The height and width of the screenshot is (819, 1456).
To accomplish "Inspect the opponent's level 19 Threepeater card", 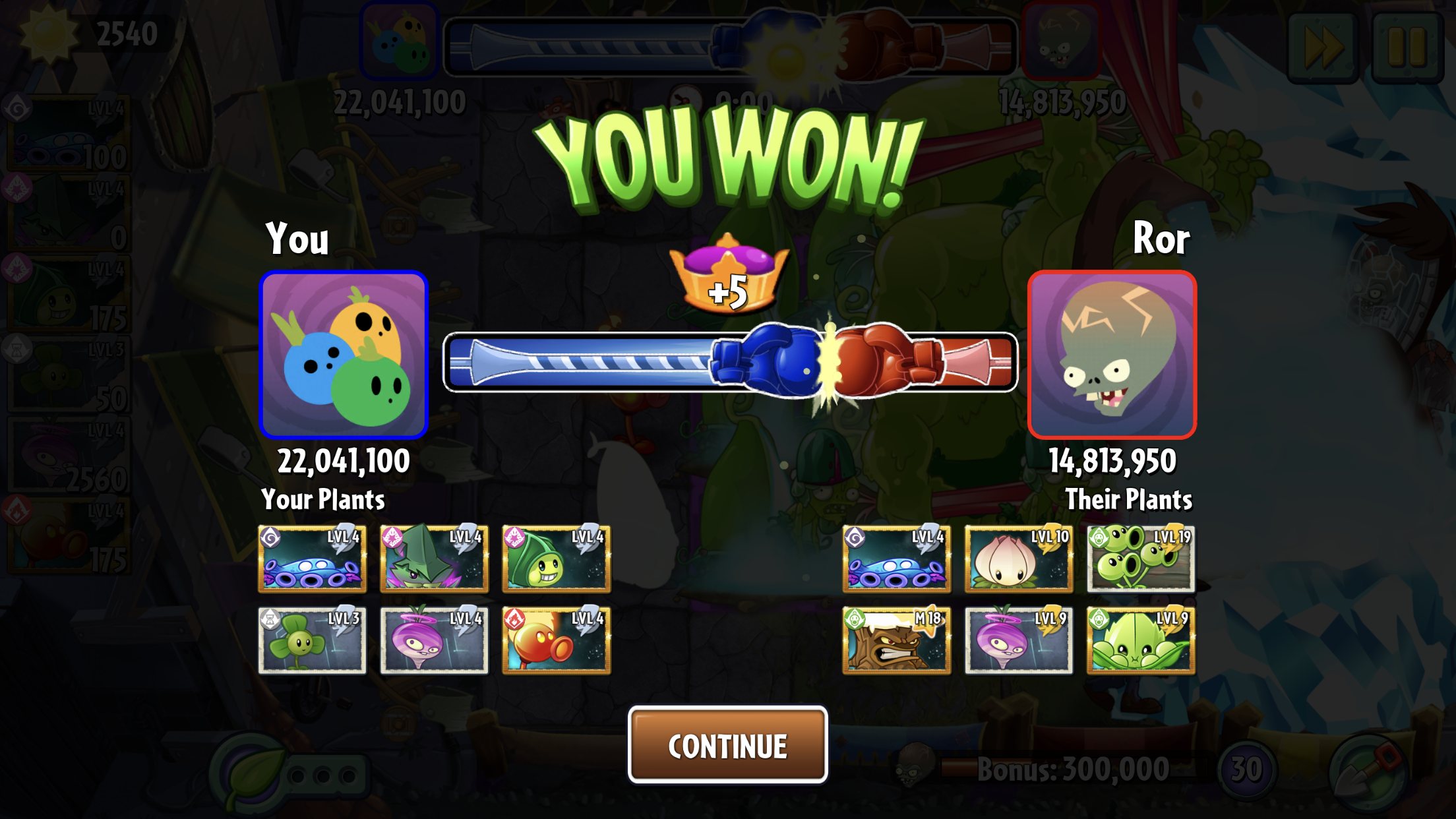I will [1140, 559].
